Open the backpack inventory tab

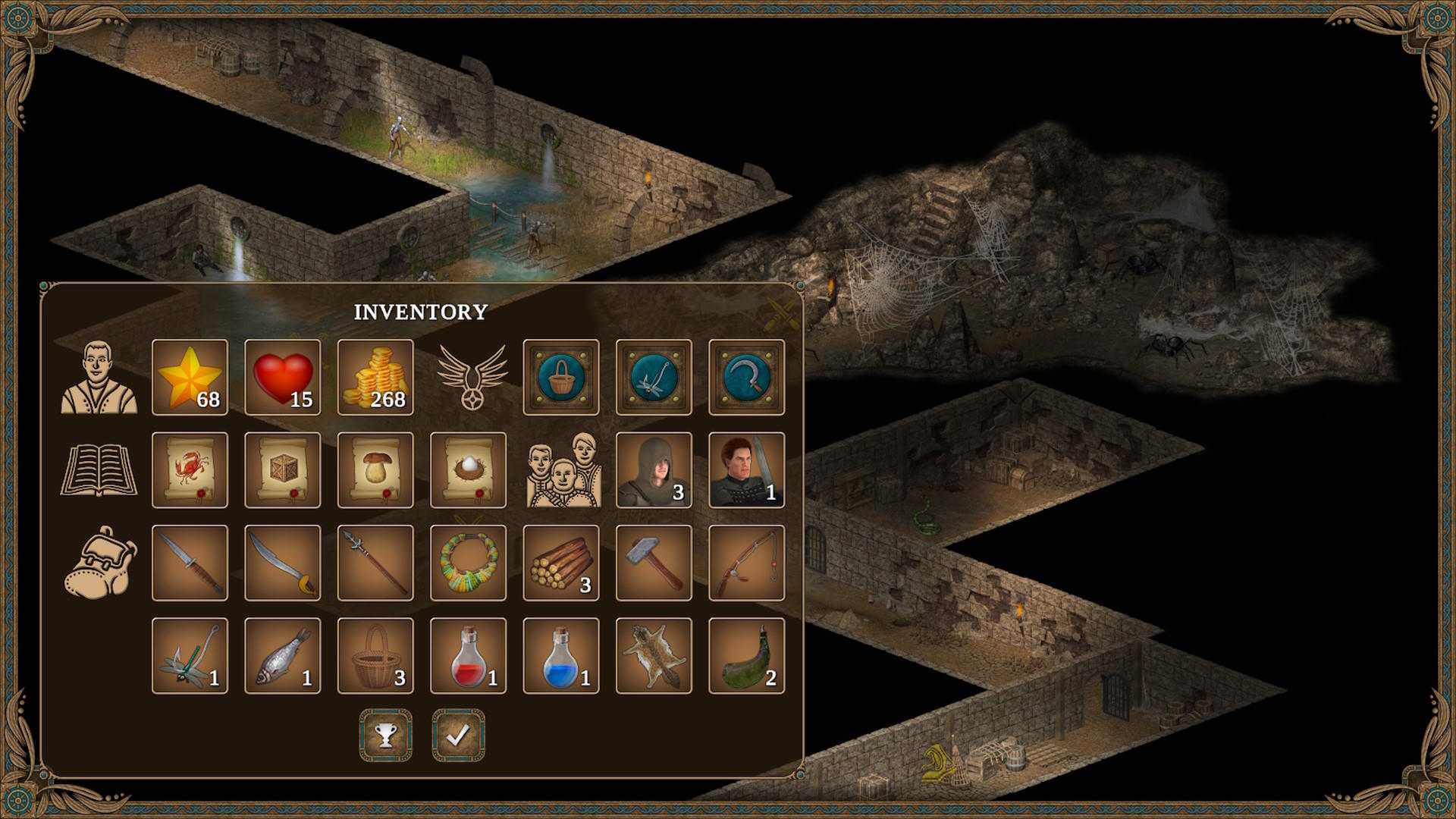99,563
